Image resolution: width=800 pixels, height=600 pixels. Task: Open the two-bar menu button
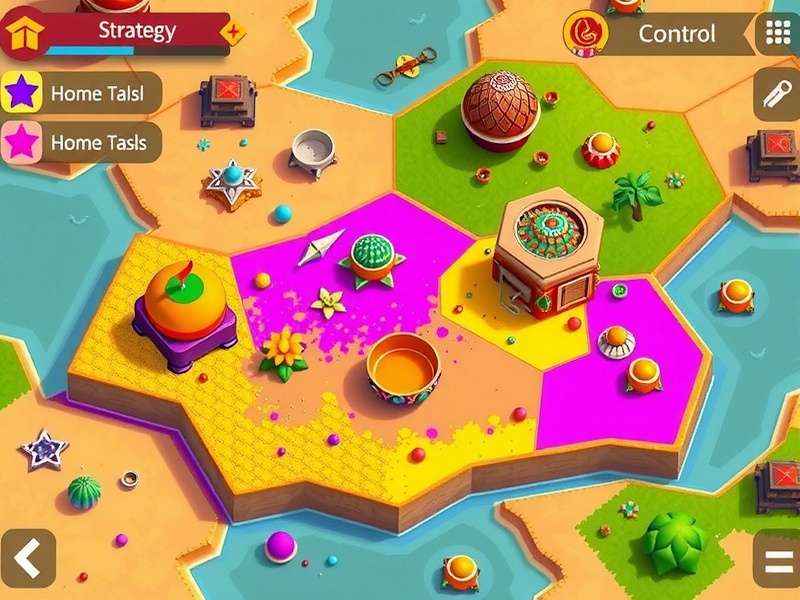776,558
